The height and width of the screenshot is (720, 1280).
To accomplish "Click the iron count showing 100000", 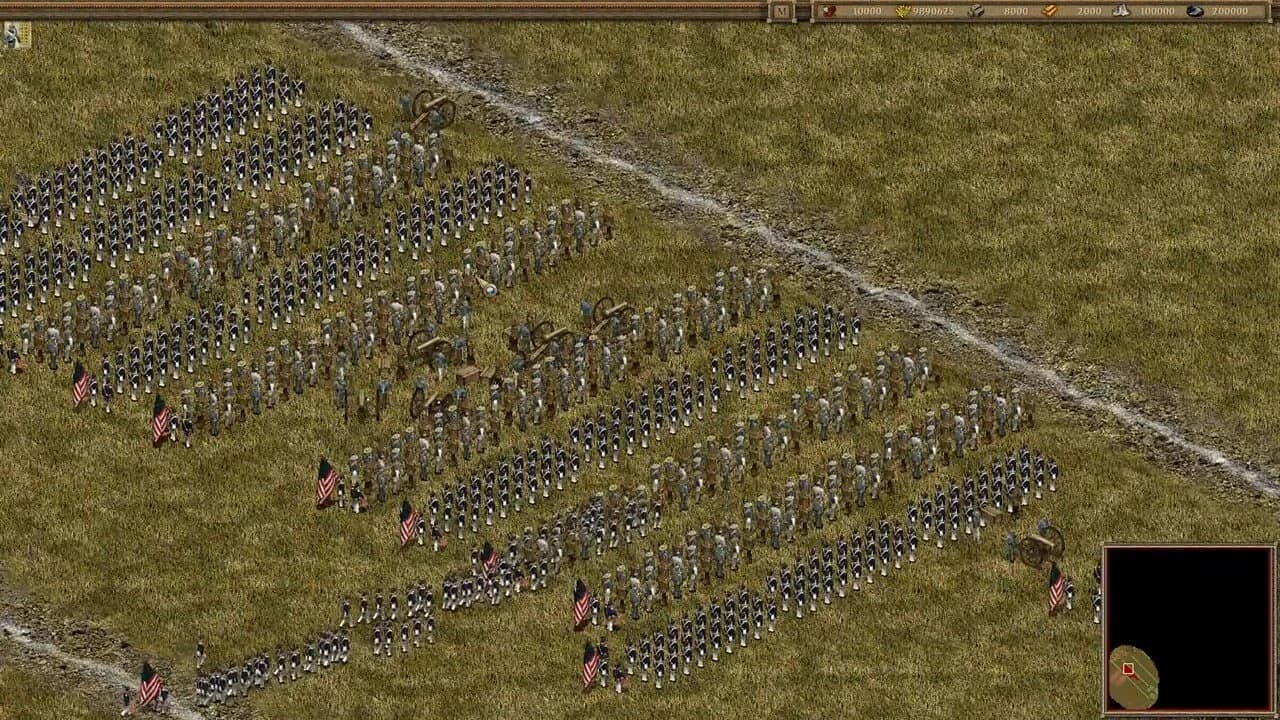I will [1158, 12].
